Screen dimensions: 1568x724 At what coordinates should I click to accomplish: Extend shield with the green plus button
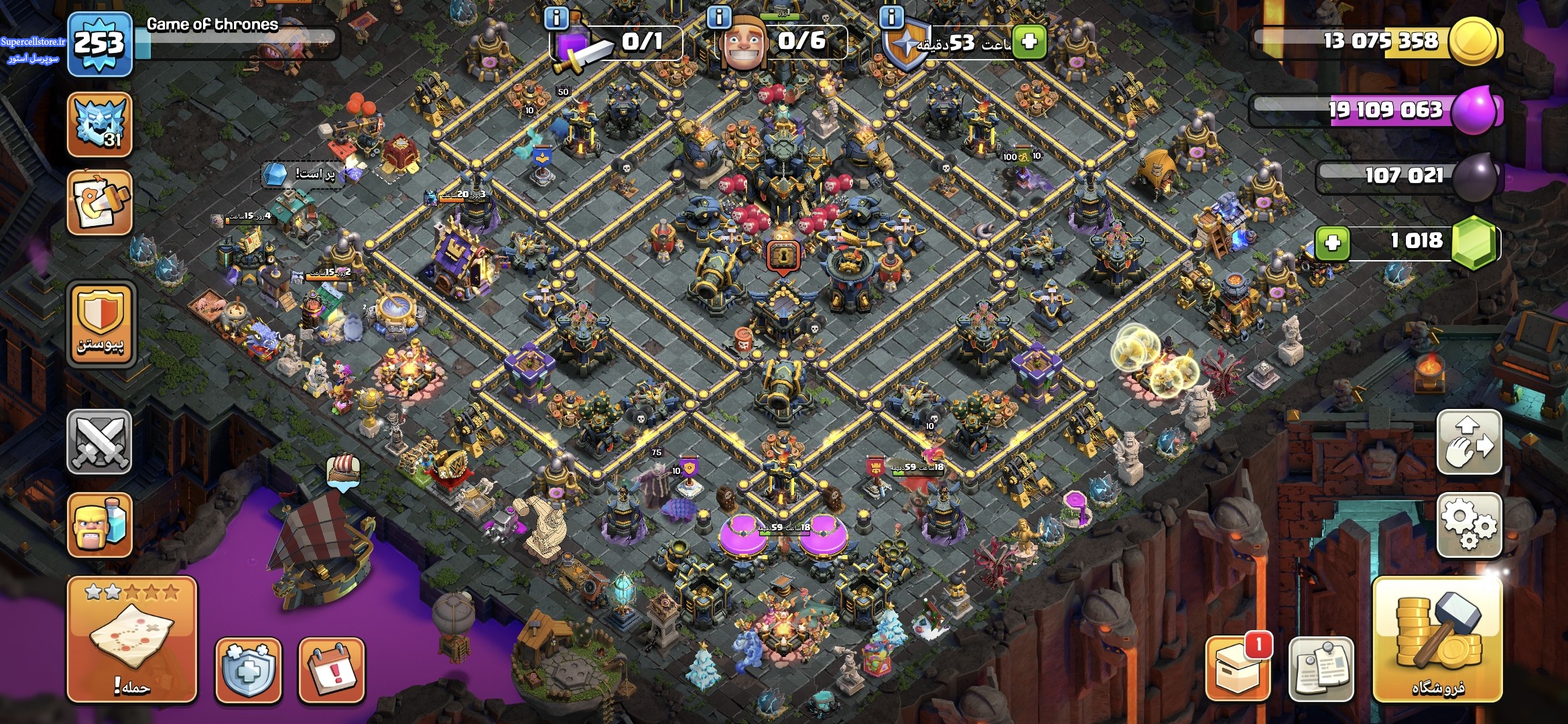click(1029, 42)
